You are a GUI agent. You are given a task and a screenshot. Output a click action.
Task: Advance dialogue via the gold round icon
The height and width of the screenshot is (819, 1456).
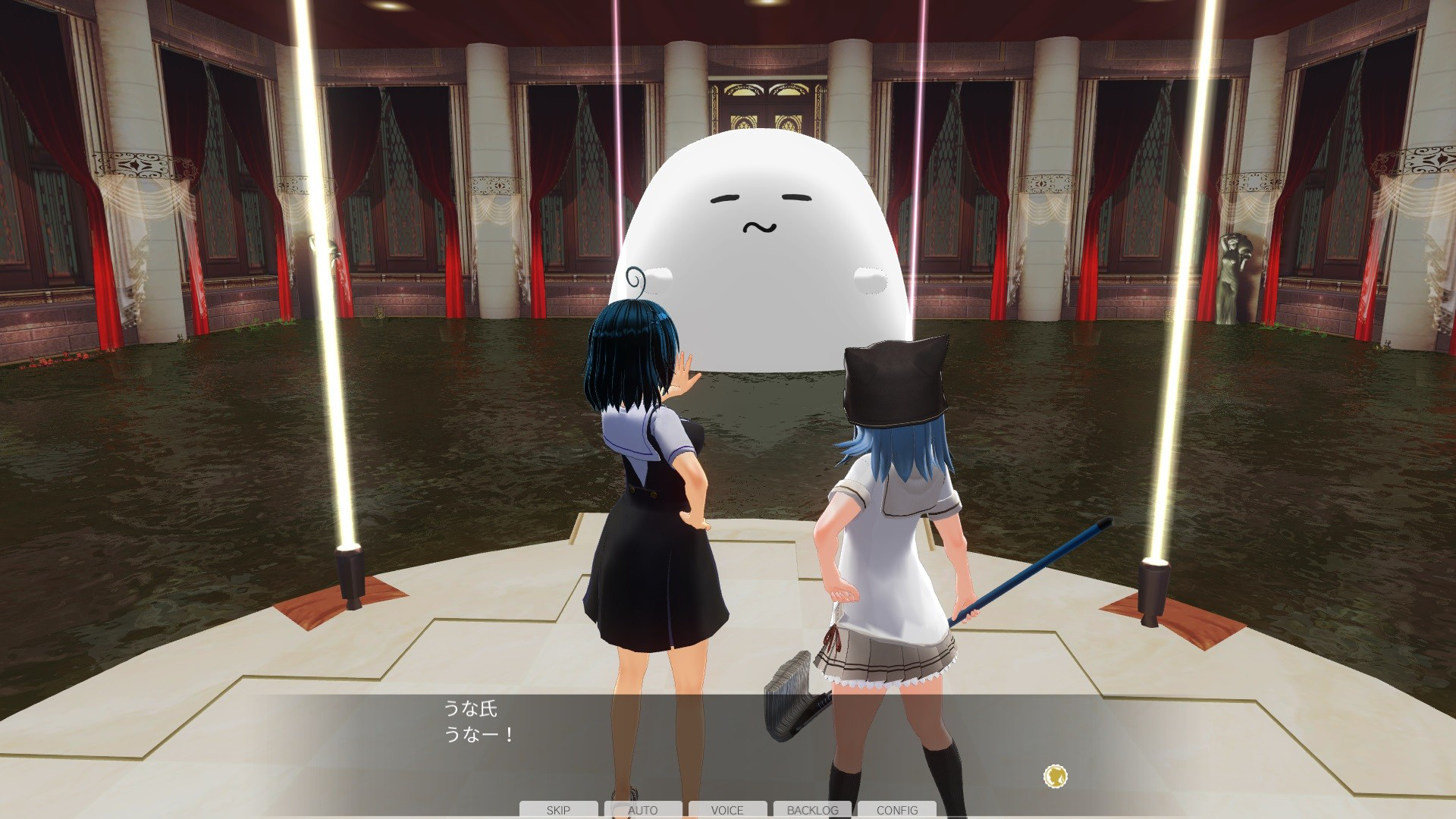click(x=1055, y=776)
